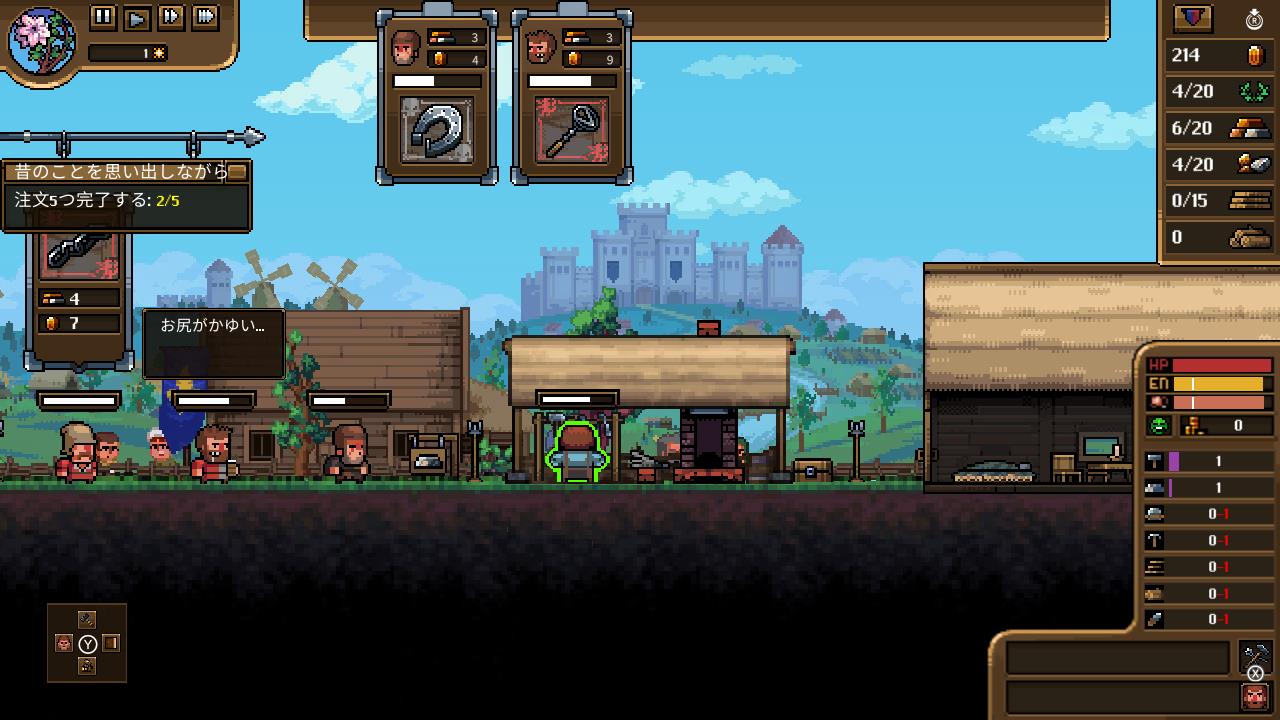Image resolution: width=1280 pixels, height=720 pixels.
Task: Select the hammer smithing skill row
Action: pyautogui.click(x=1210, y=461)
